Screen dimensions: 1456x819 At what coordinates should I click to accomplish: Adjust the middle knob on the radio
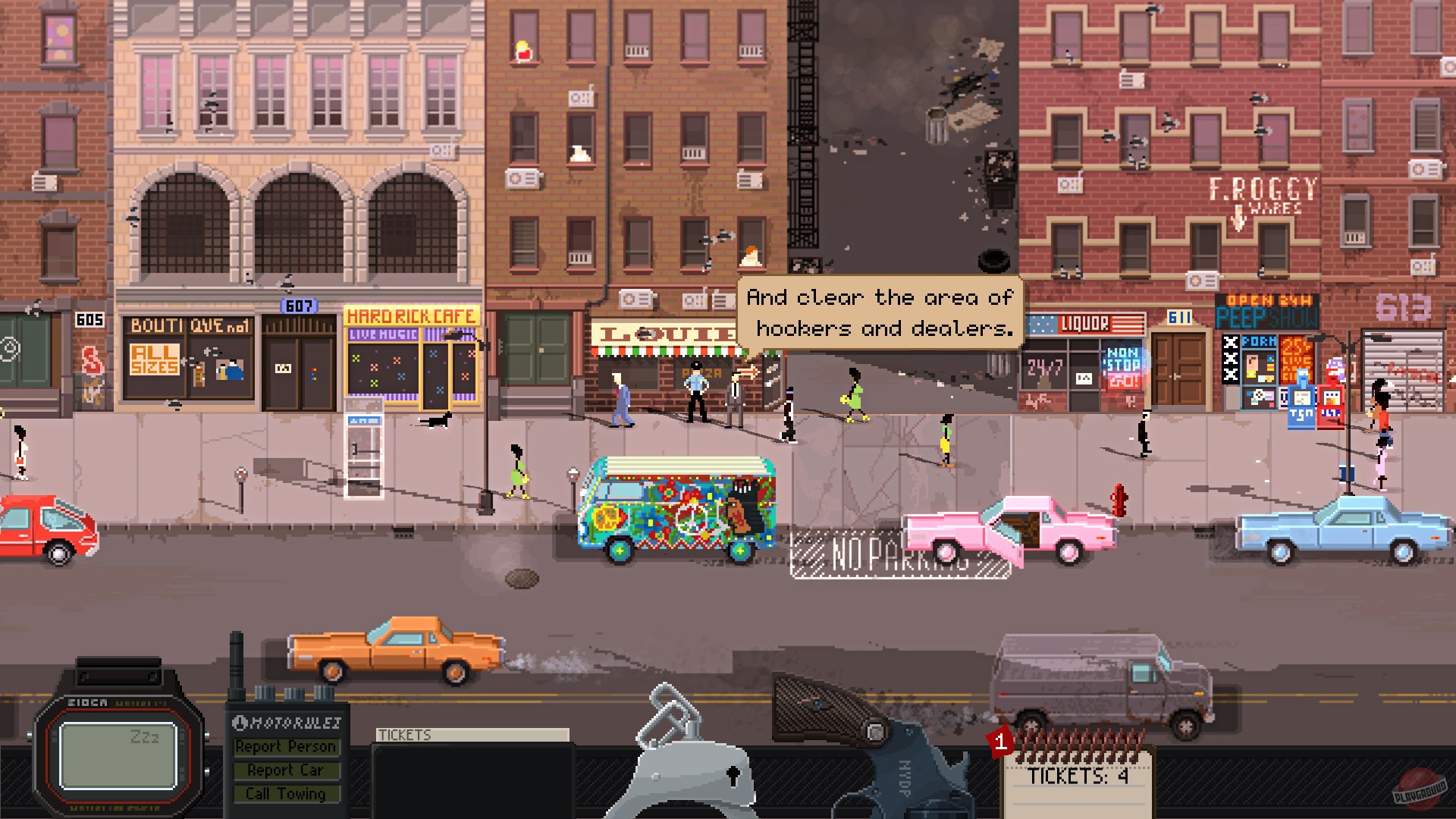pos(294,692)
